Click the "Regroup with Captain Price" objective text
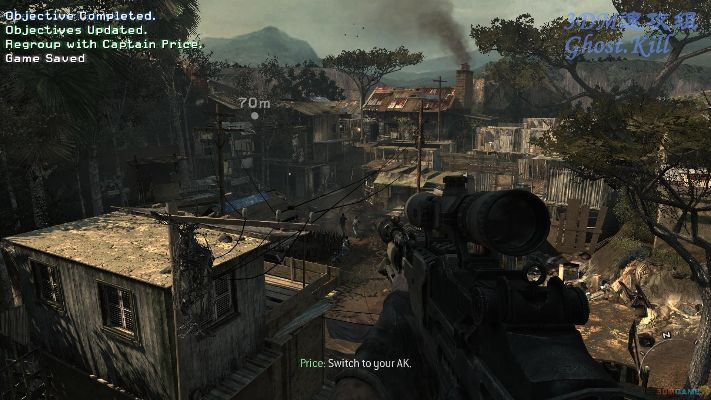 tap(104, 44)
